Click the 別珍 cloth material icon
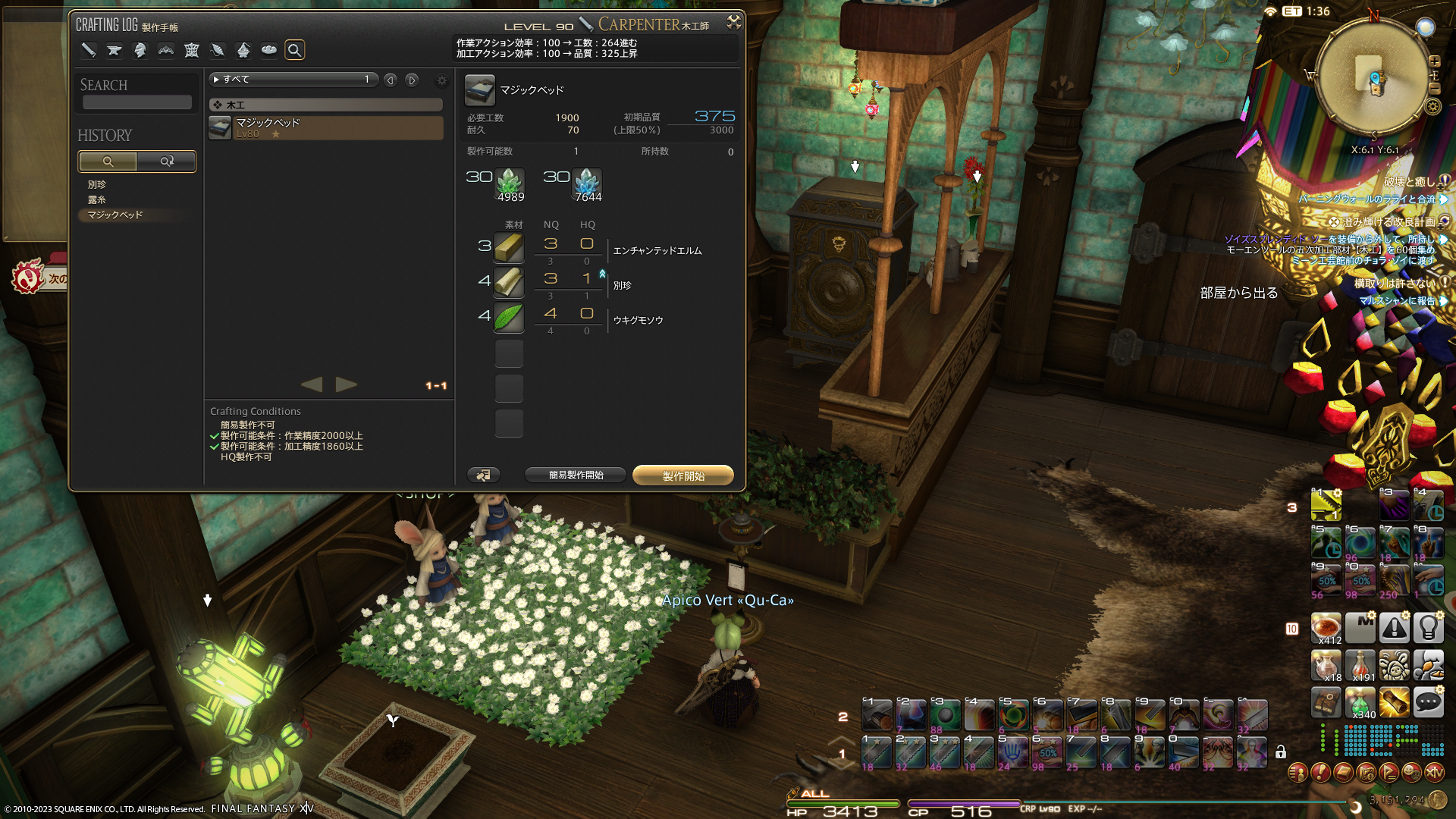The width and height of the screenshot is (1456, 819). pos(509,282)
